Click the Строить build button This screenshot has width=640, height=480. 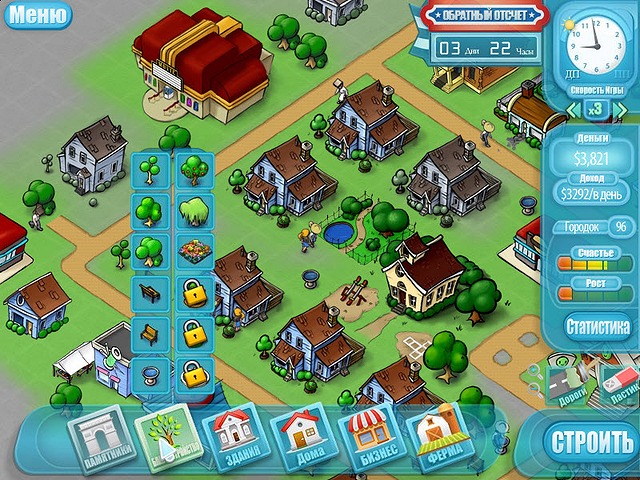[591, 440]
